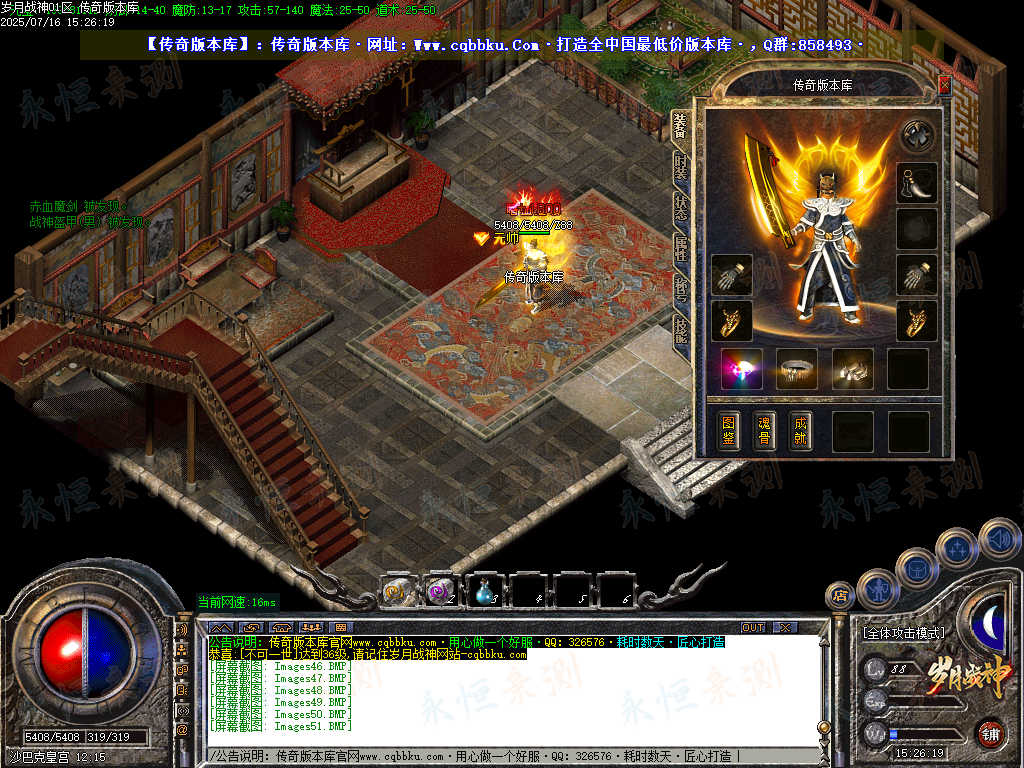Click the chat input field

click(x=500, y=756)
